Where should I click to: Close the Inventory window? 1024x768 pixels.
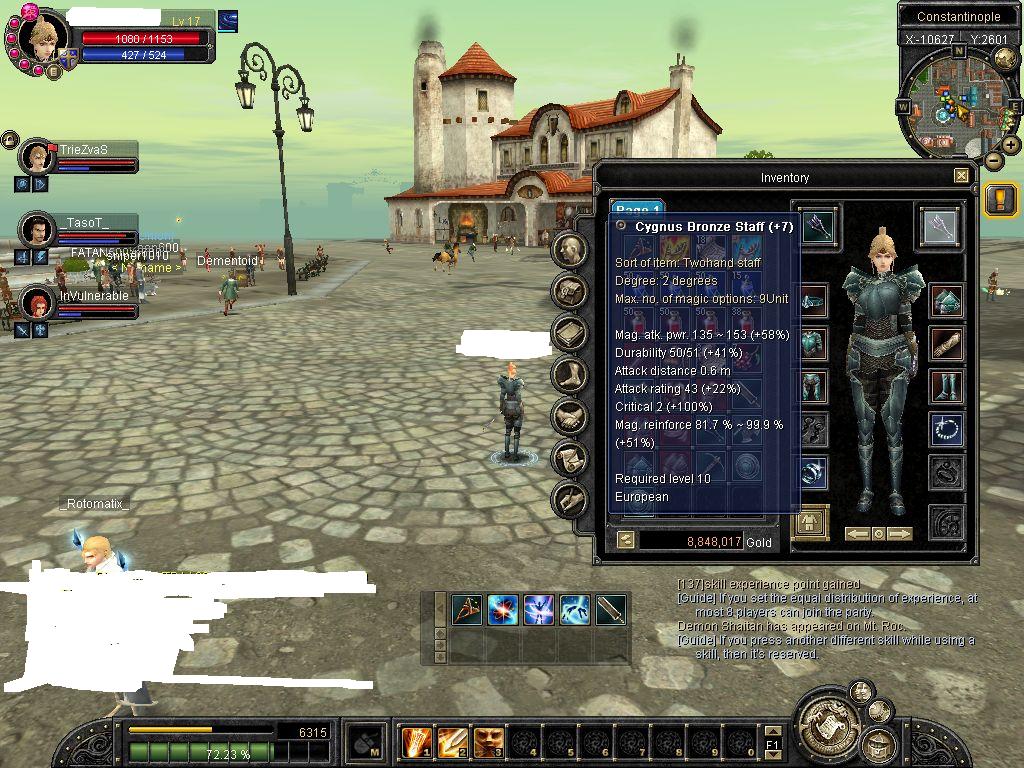961,176
